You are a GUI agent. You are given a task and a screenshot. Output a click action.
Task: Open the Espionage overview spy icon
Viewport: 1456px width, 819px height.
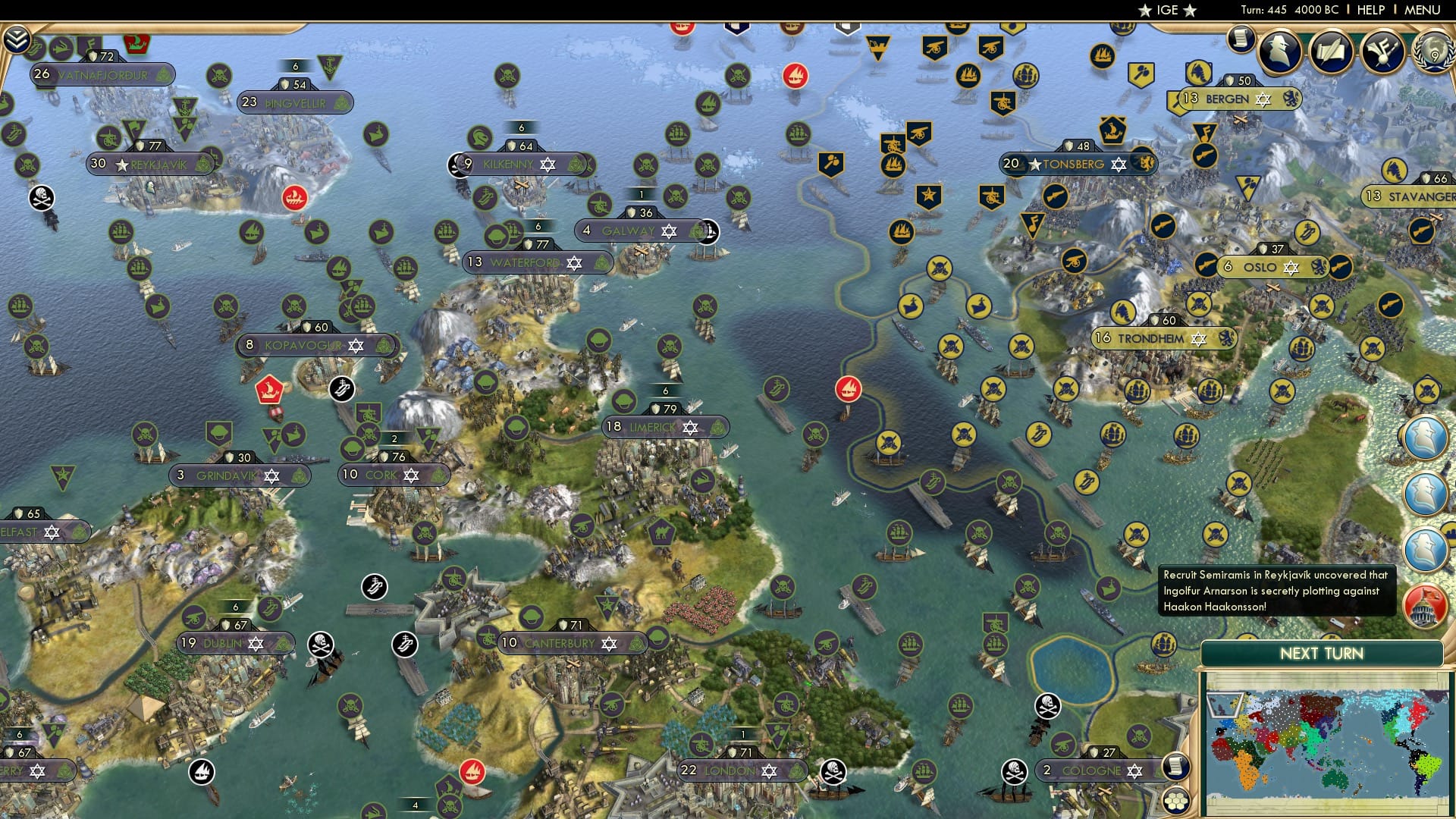(x=1278, y=50)
